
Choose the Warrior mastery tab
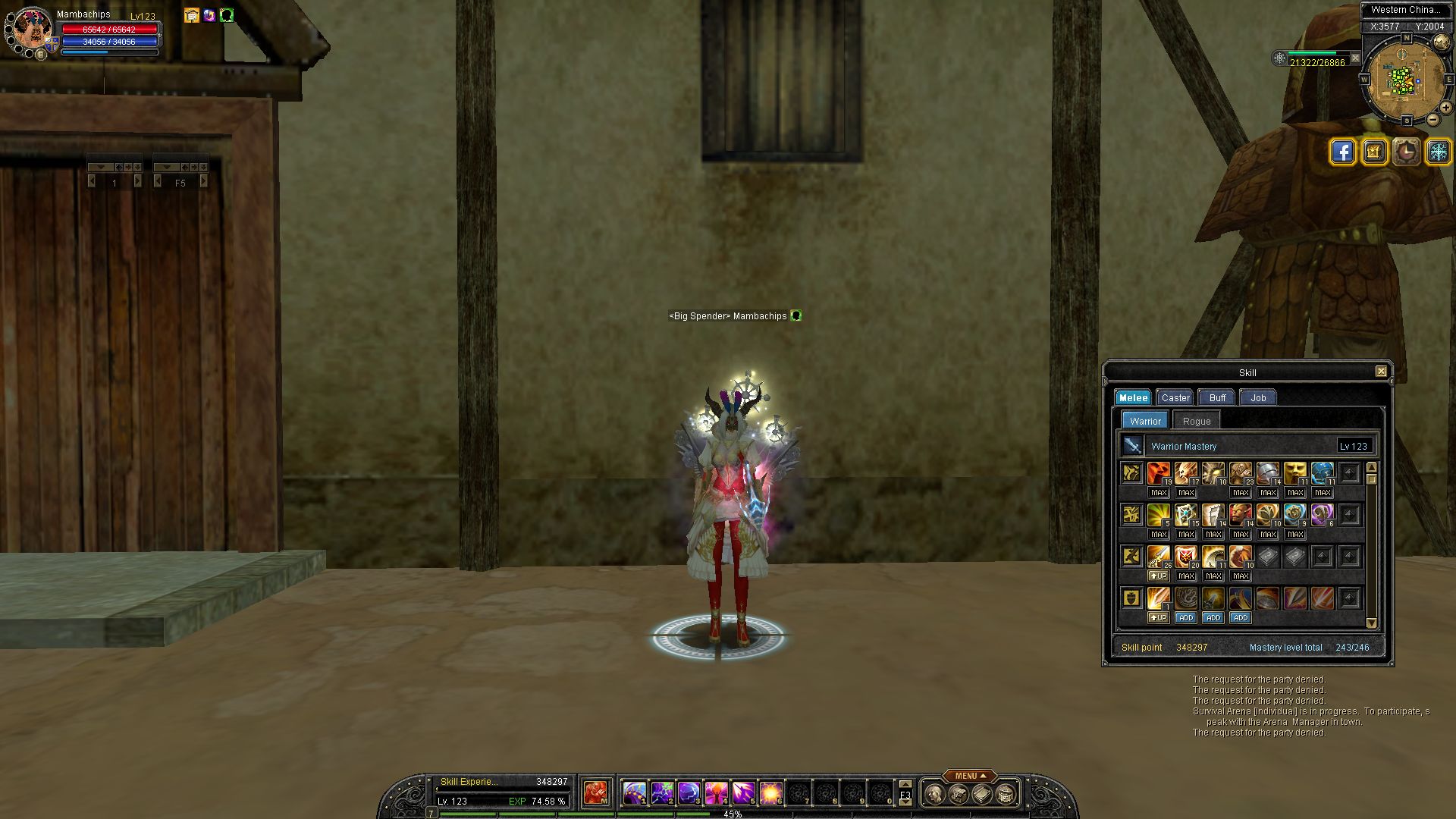tap(1145, 421)
